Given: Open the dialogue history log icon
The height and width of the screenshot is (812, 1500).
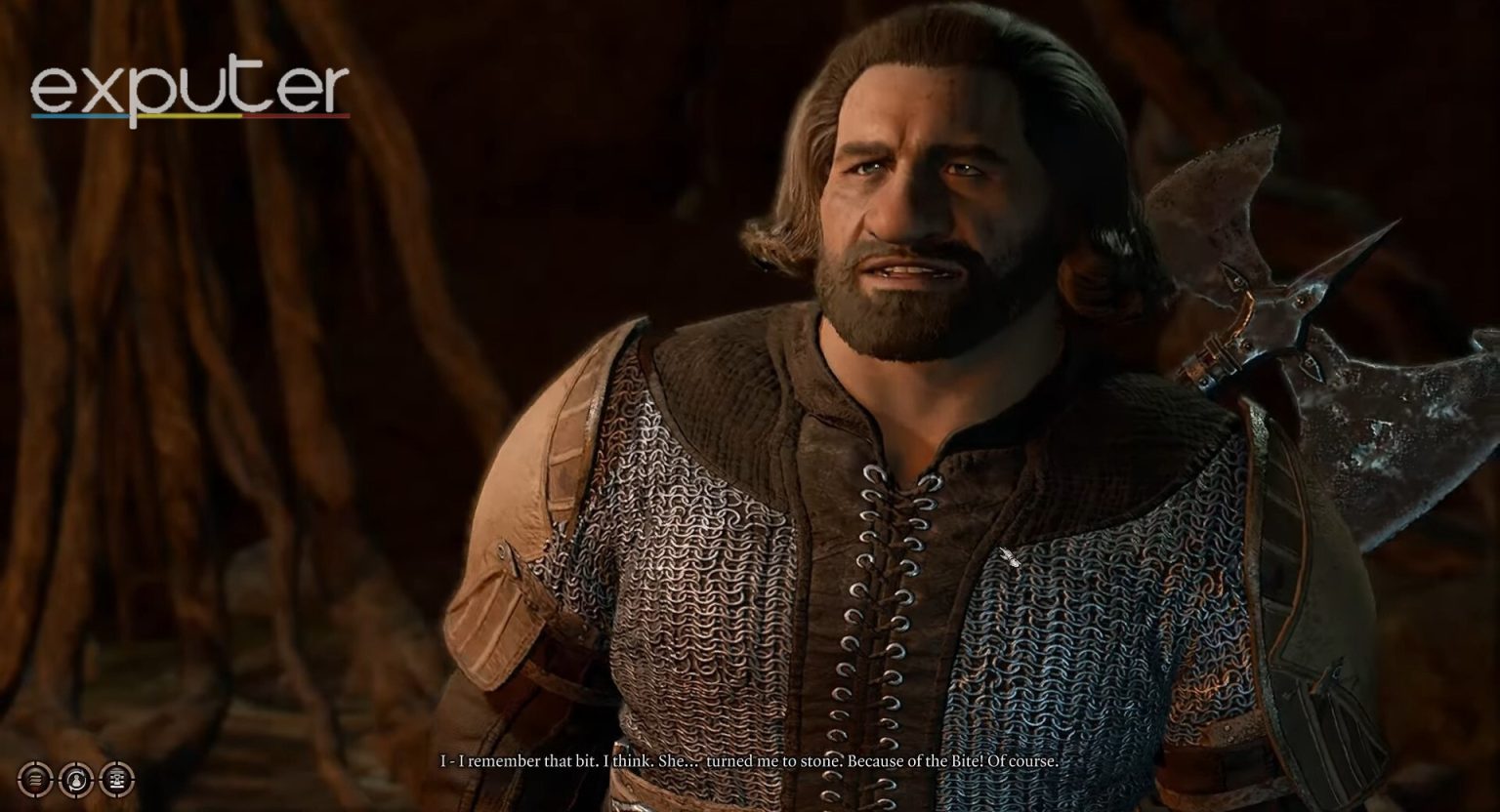Looking at the screenshot, I should (116, 779).
